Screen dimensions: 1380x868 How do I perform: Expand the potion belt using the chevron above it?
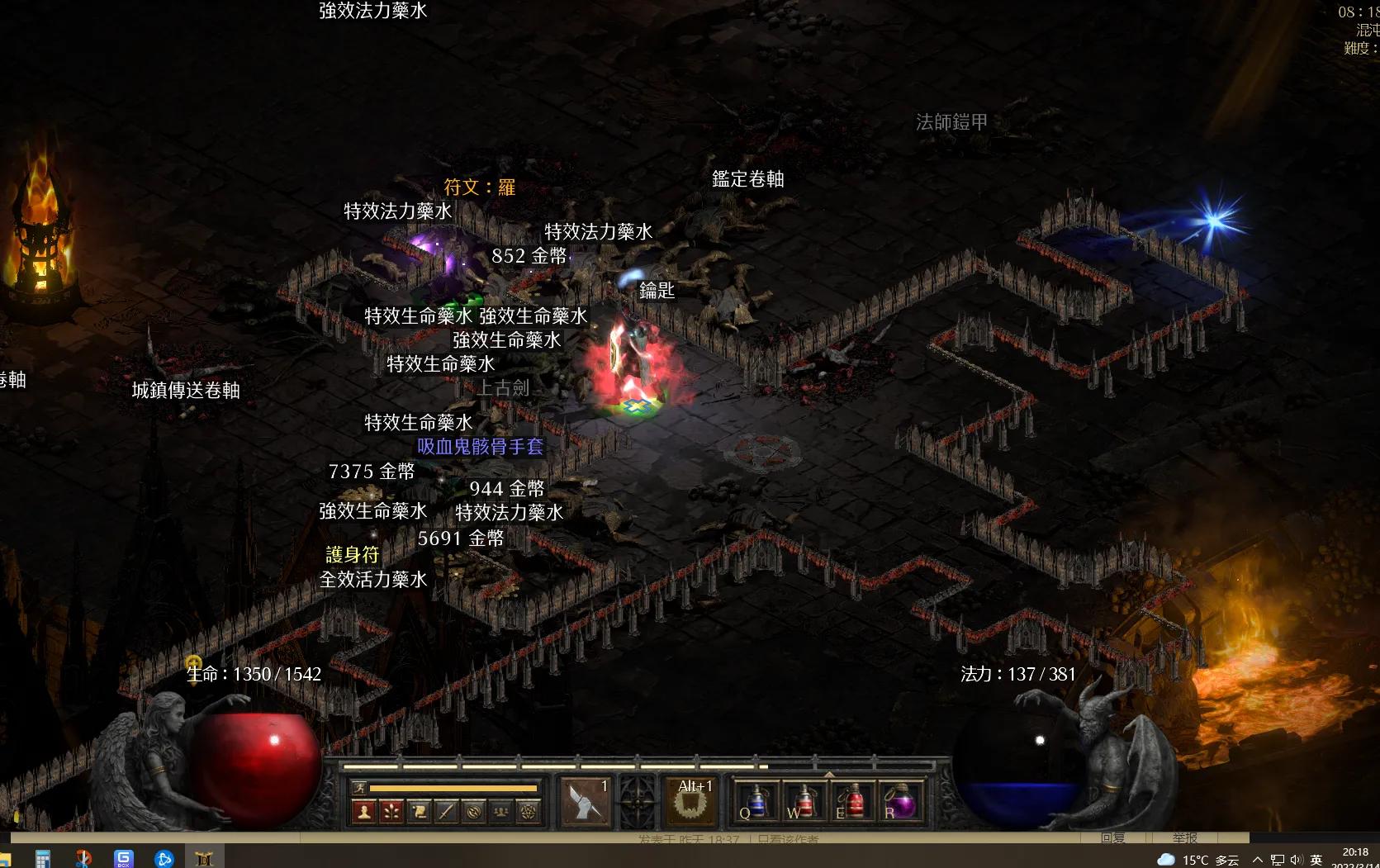(x=828, y=775)
